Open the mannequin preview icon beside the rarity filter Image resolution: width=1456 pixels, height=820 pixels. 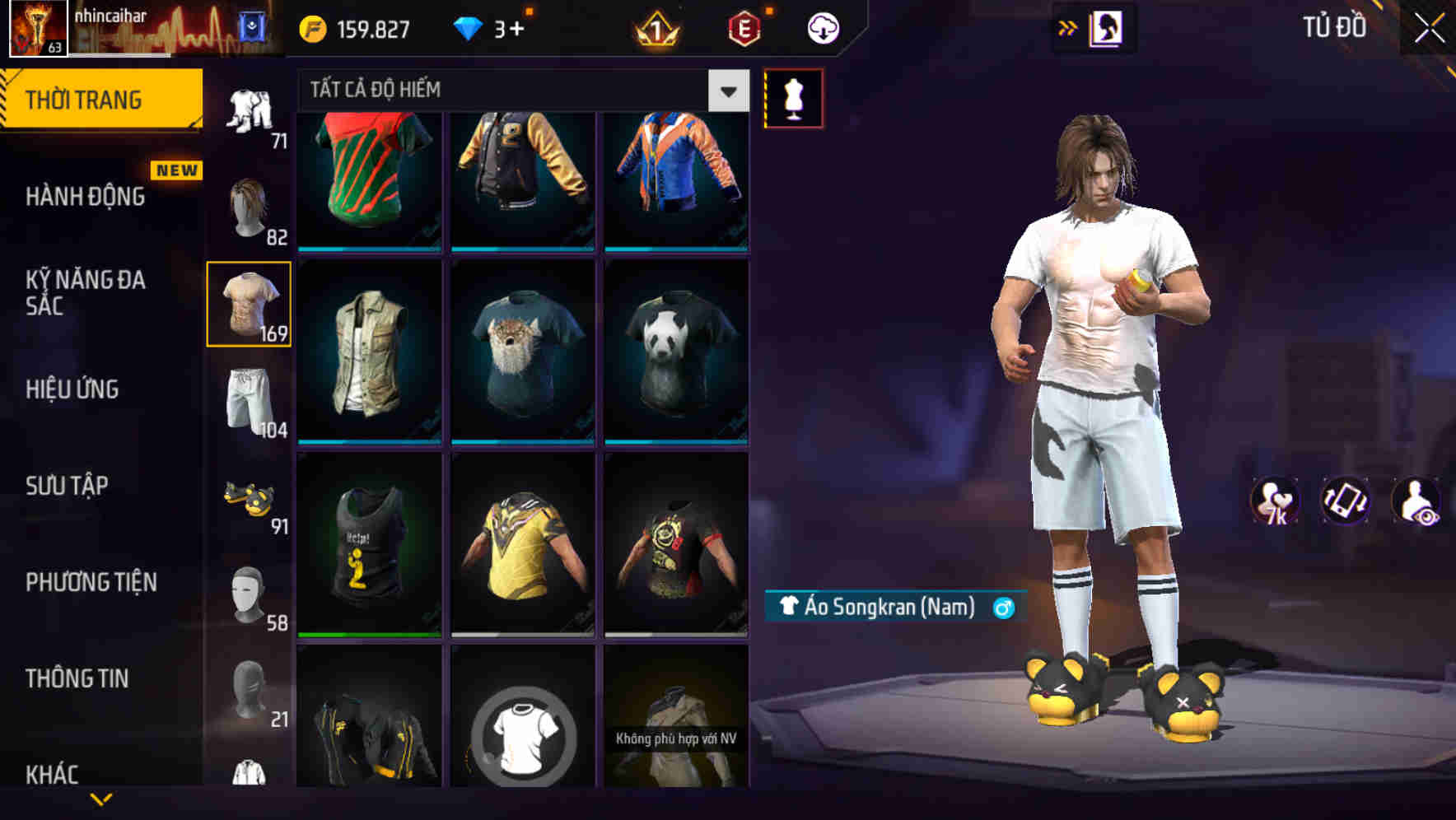tap(793, 96)
